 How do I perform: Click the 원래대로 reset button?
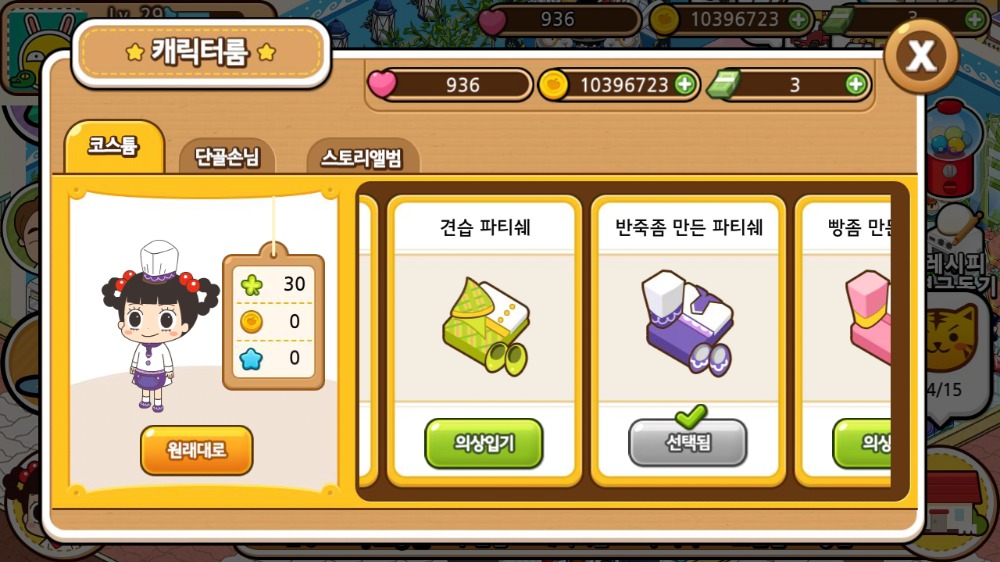pos(197,450)
